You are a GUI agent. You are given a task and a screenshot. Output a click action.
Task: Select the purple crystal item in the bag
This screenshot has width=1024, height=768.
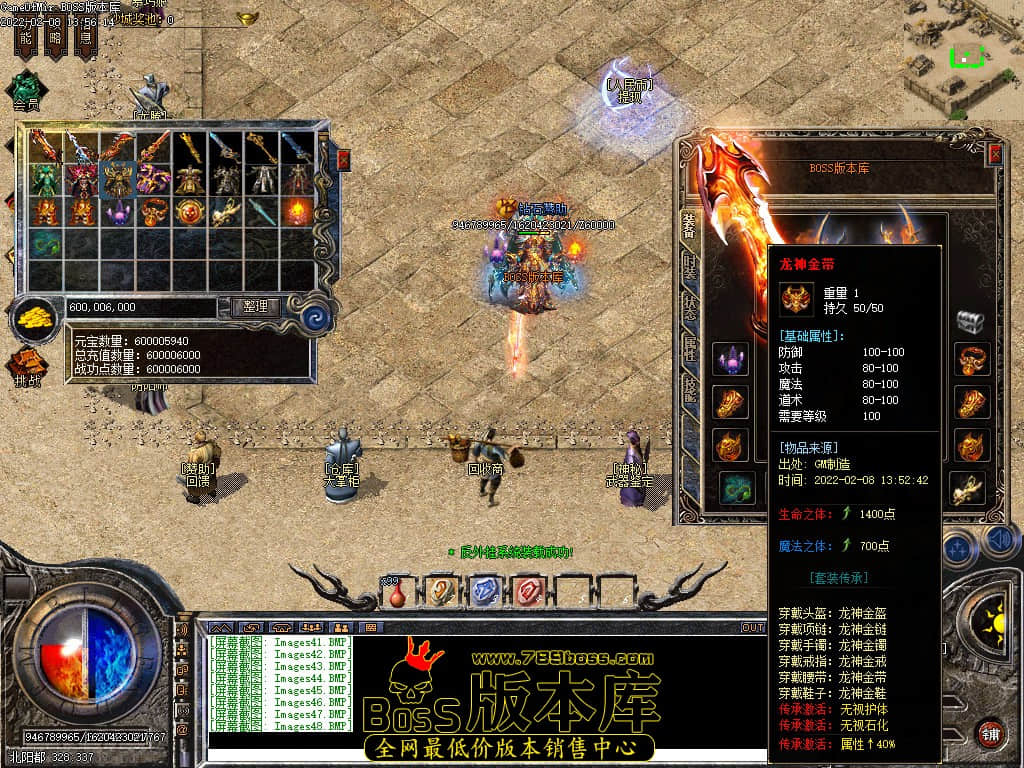point(118,211)
